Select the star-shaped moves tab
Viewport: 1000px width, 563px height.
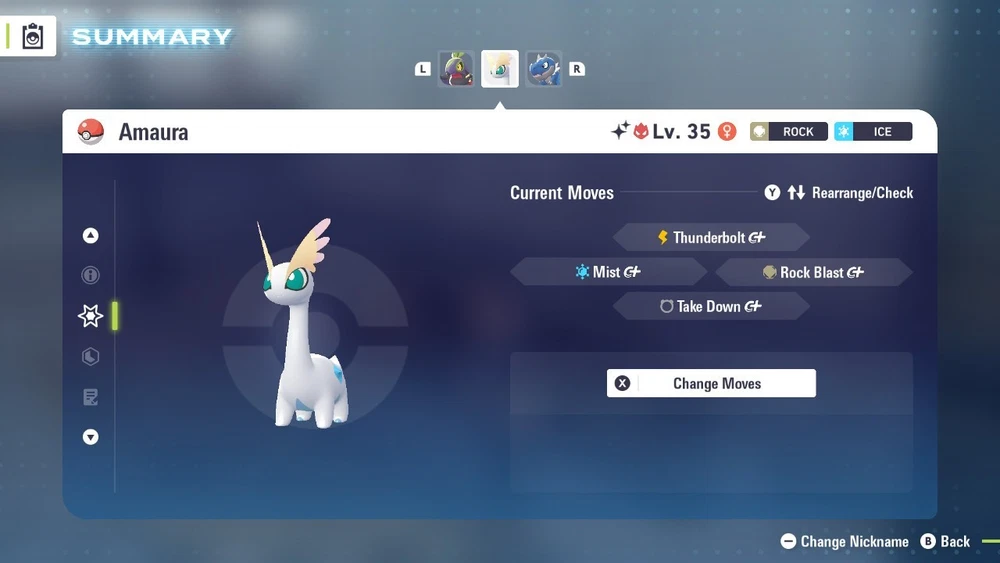(91, 316)
